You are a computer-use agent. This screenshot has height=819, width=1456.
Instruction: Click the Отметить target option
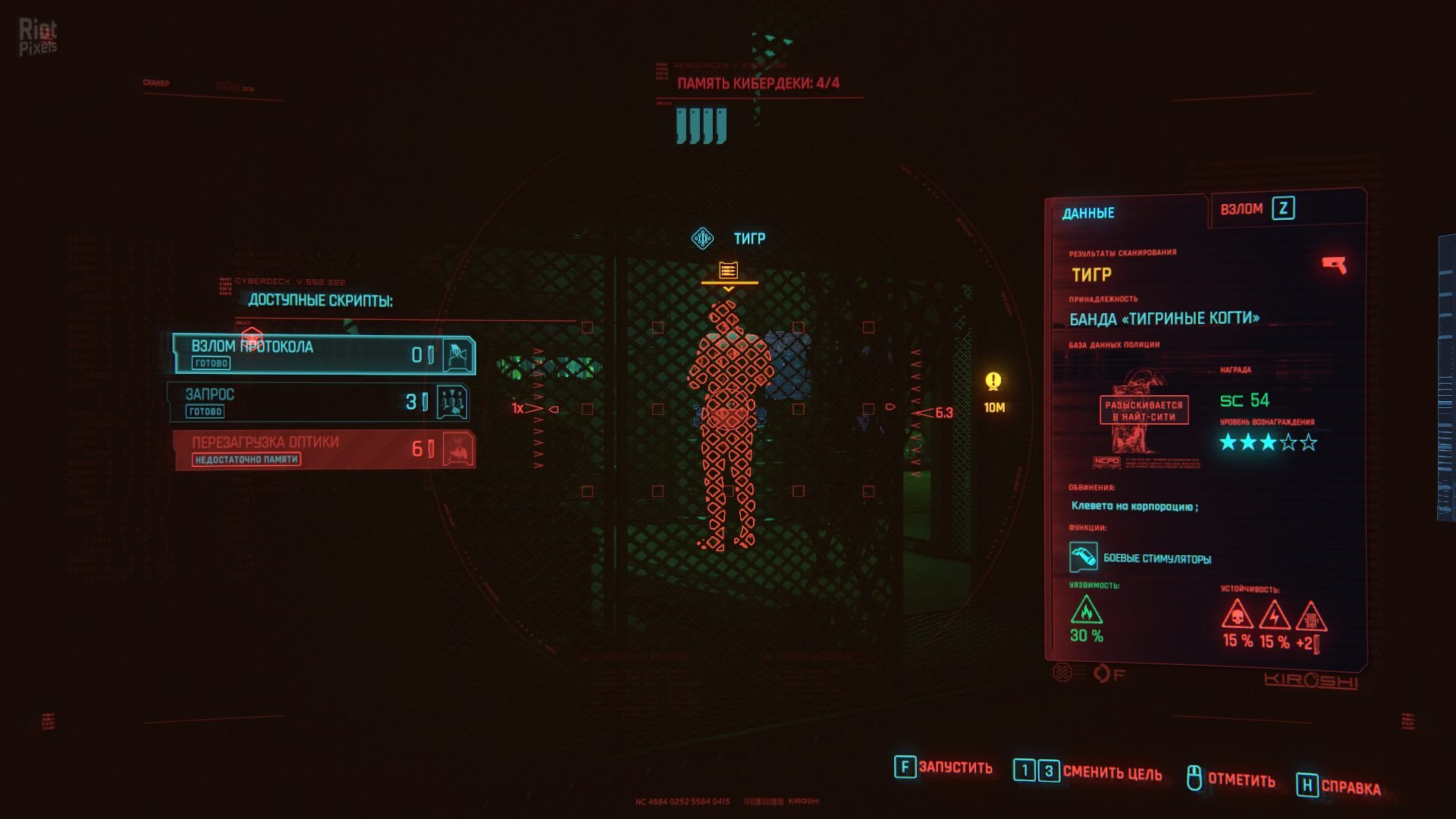[1231, 779]
